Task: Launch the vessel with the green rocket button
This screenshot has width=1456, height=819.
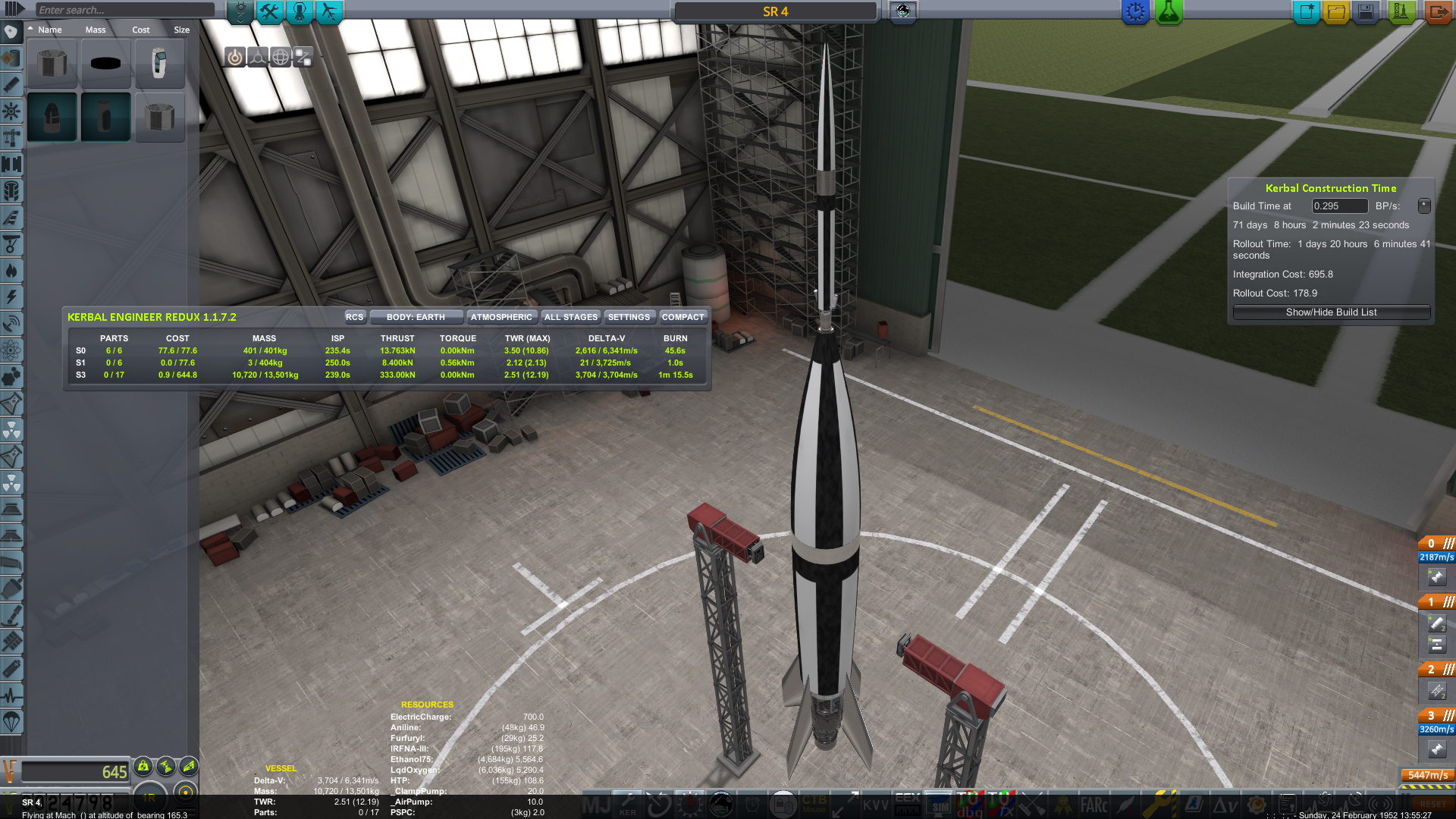Action: tap(1401, 12)
